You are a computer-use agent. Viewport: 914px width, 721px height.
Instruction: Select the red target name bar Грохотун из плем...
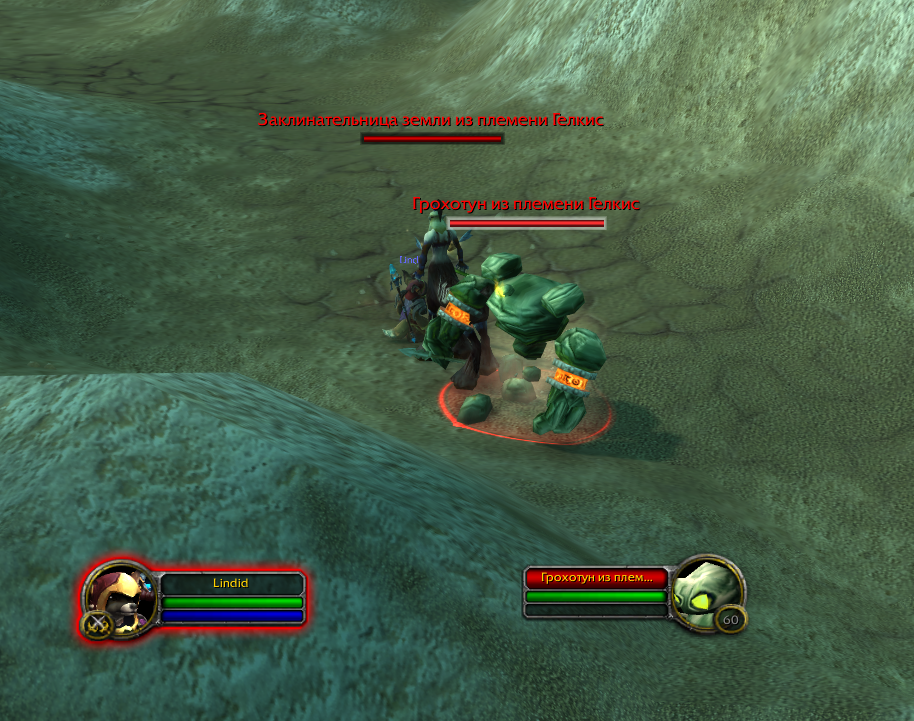pyautogui.click(x=596, y=577)
